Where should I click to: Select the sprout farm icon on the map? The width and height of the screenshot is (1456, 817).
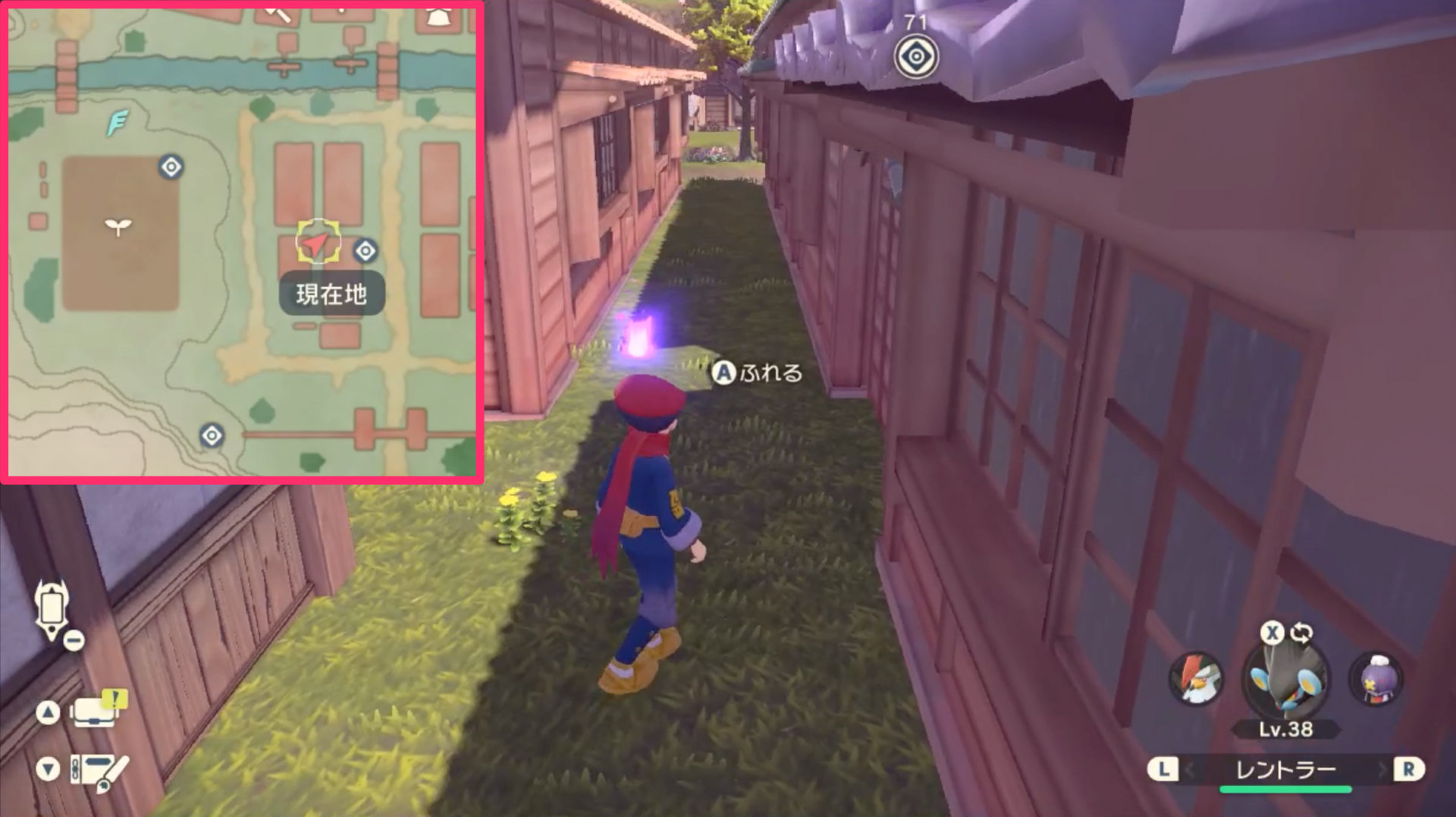pos(118,225)
